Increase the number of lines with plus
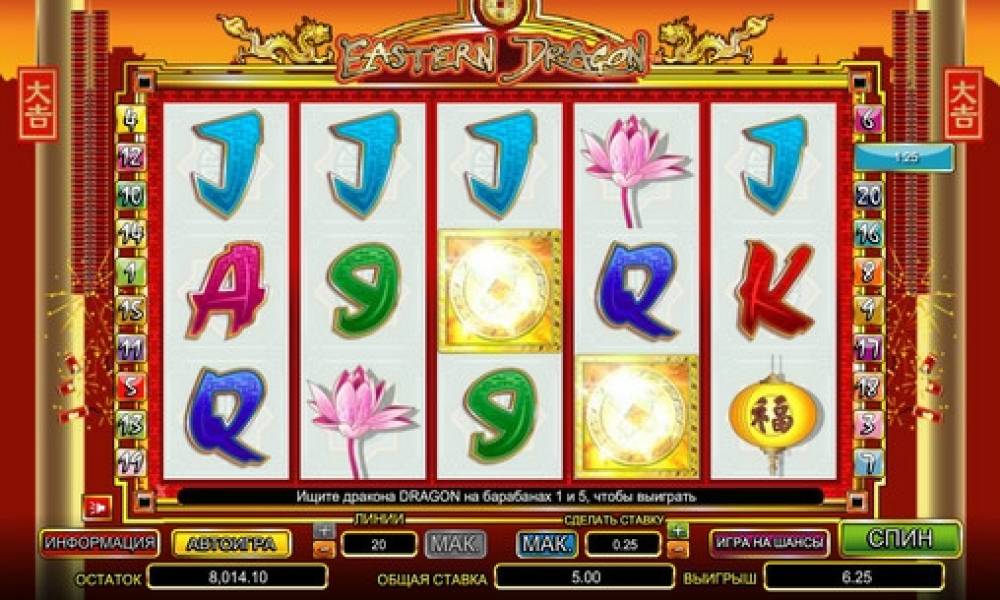Viewport: 1000px width, 600px height. pyautogui.click(x=323, y=530)
